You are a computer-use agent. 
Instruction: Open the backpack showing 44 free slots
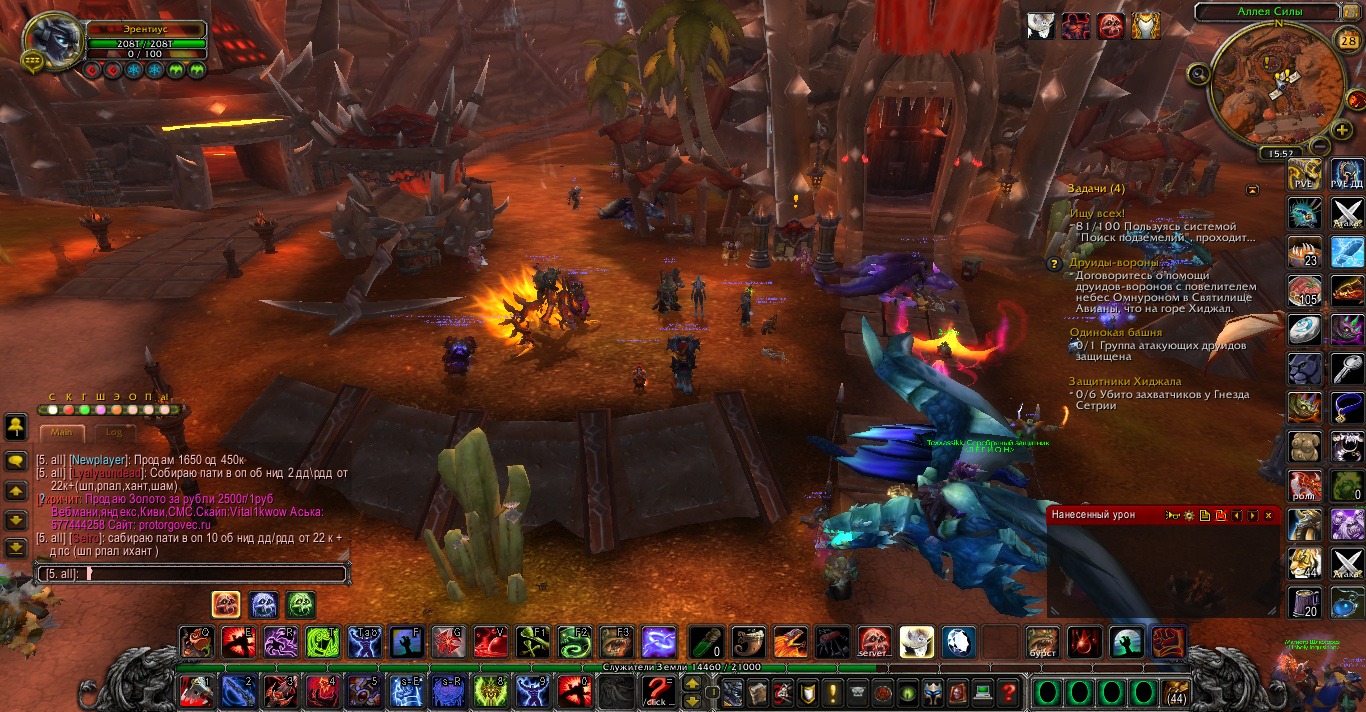[x=1176, y=692]
